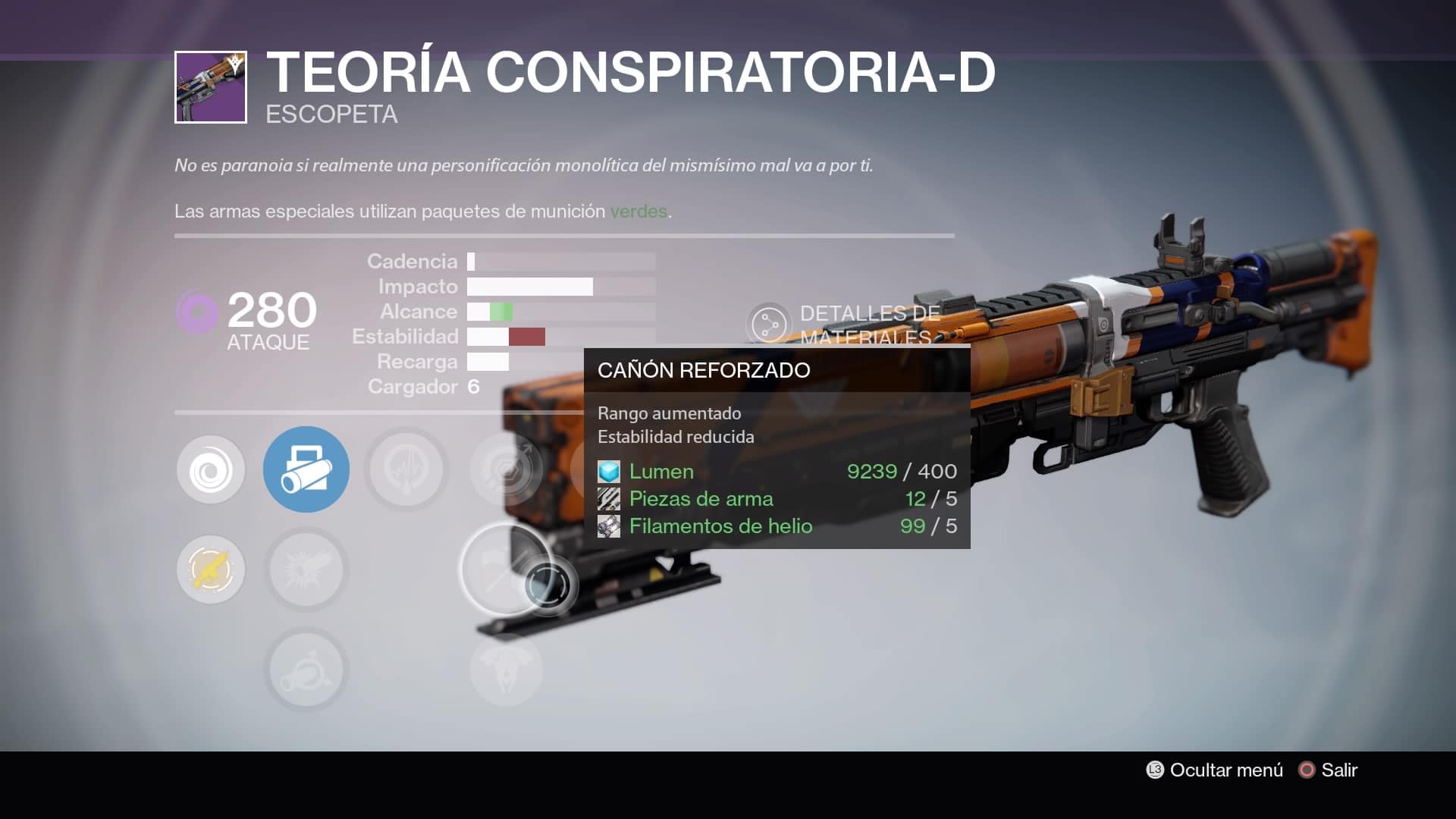Hide the menu with Ocultar menú
The width and height of the screenshot is (1456, 819).
1215,770
